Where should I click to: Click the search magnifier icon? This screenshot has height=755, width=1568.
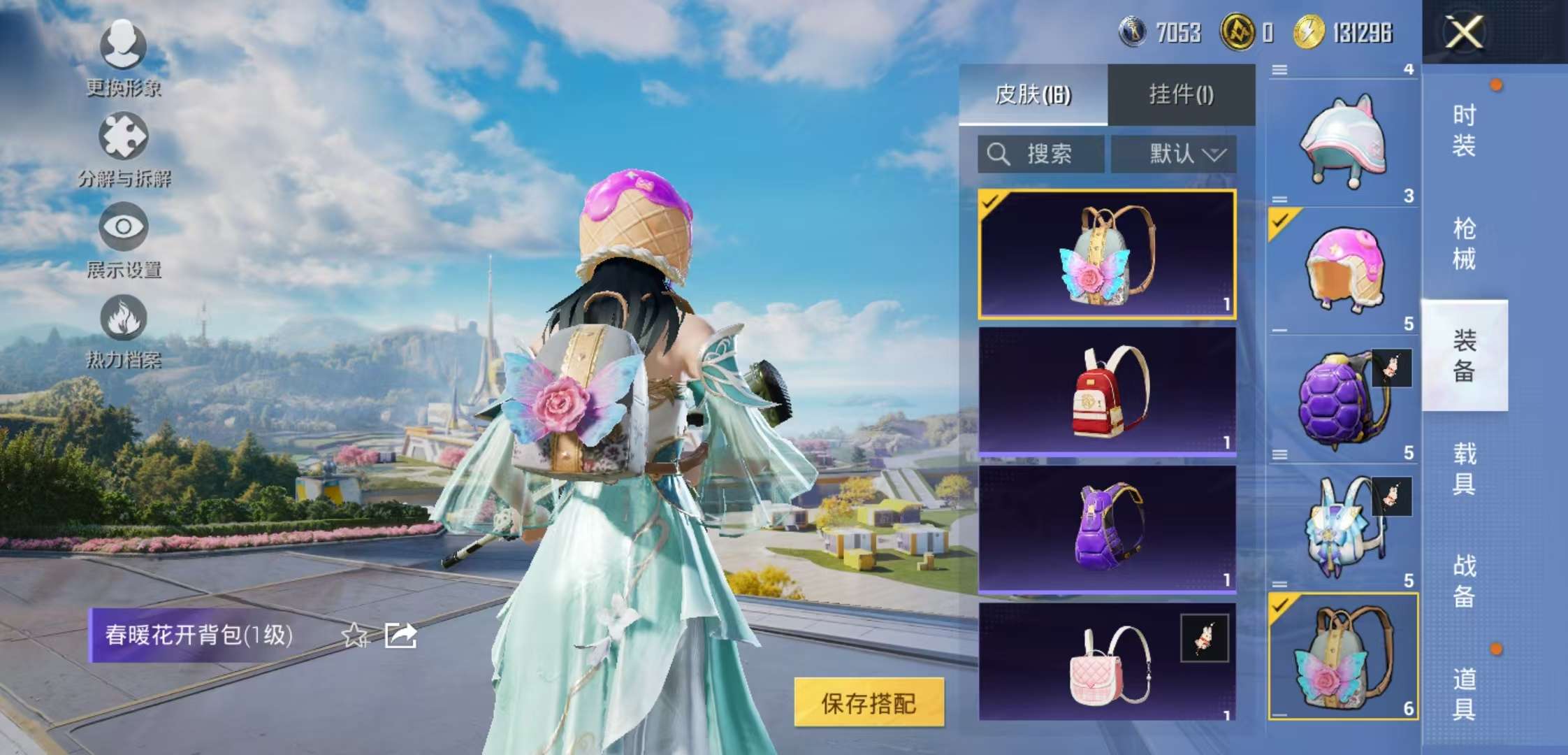[x=998, y=152]
